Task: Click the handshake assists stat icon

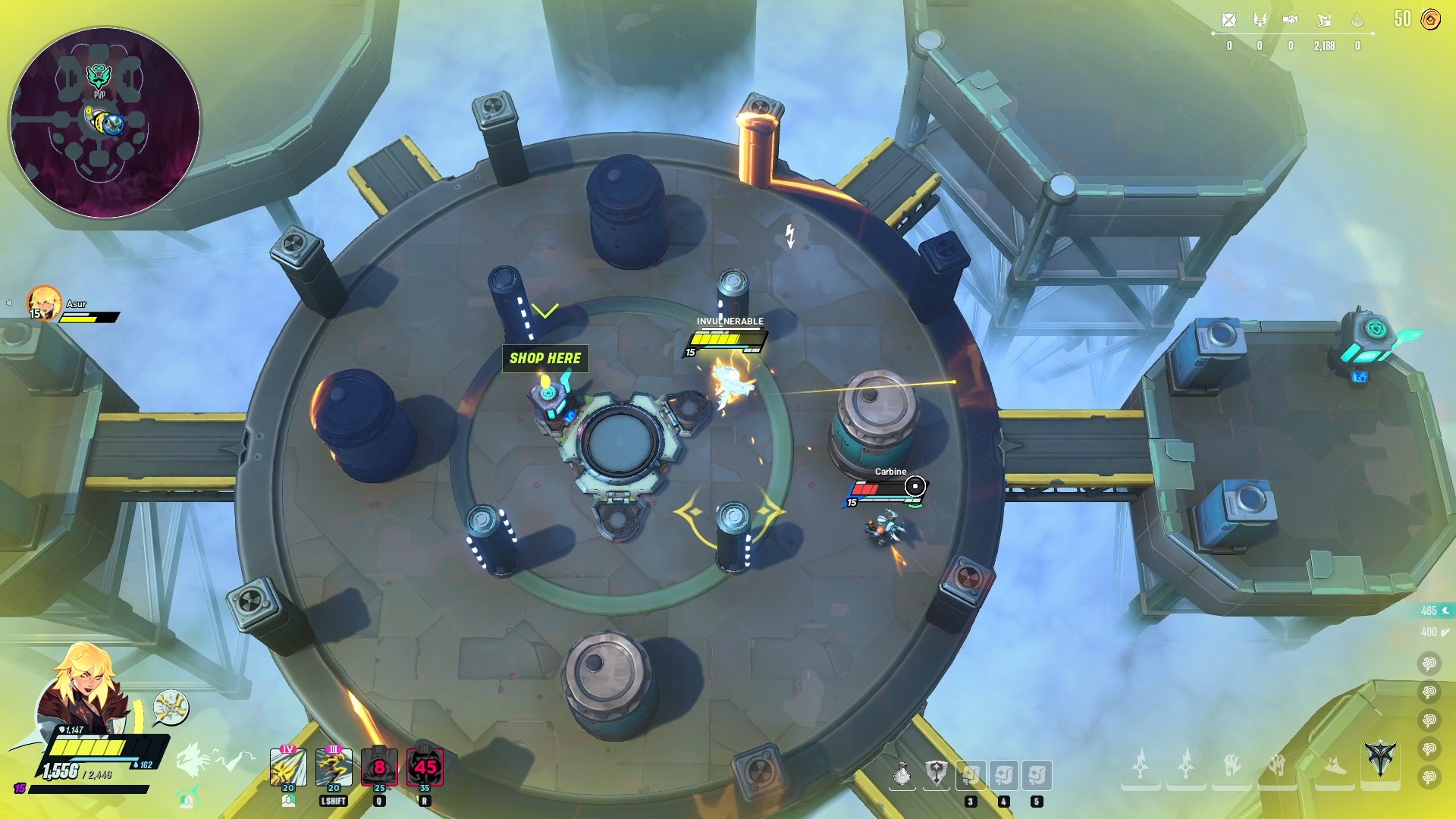Action: pos(1291,20)
